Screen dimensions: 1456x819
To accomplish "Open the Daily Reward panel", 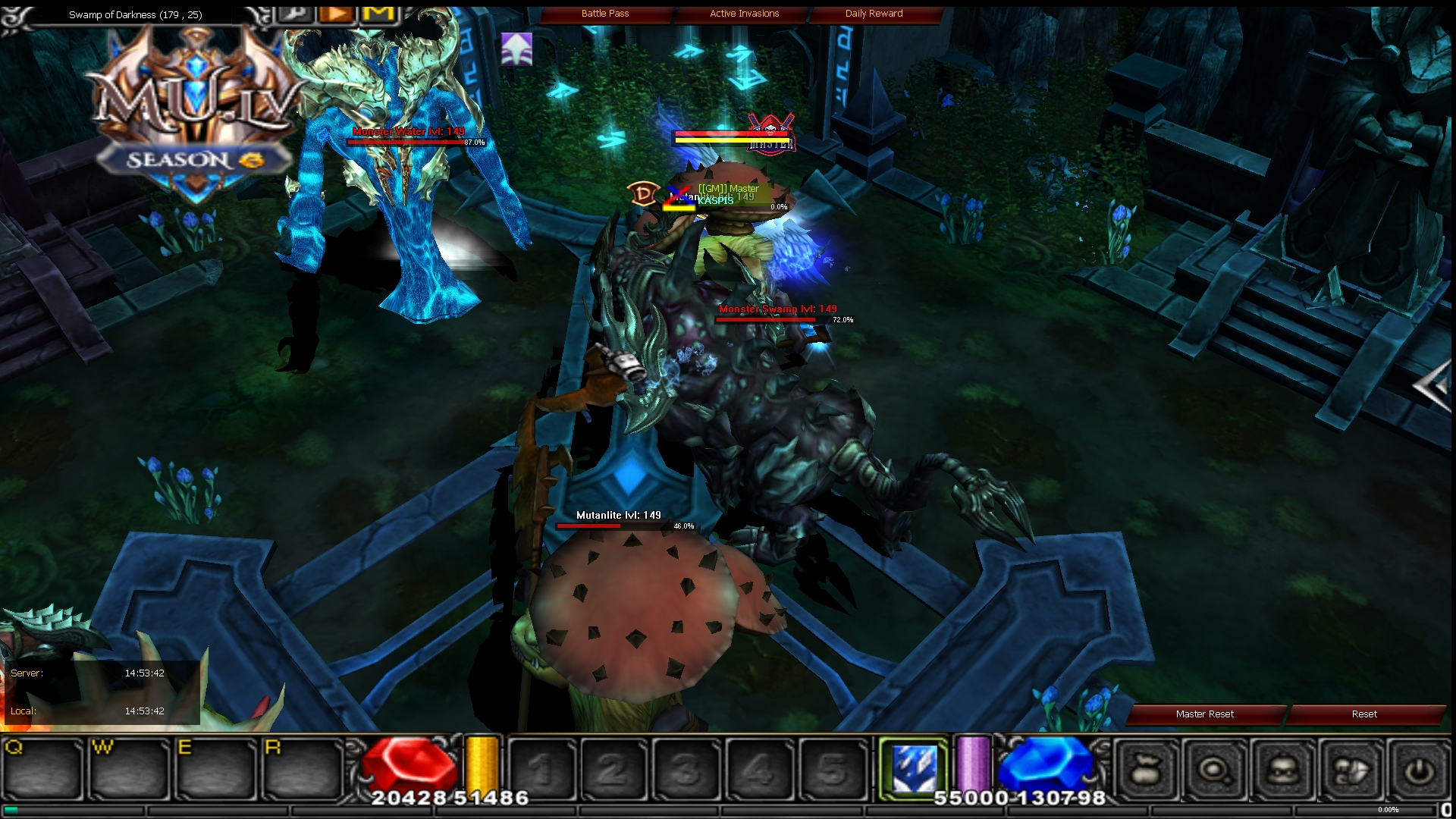I will 874,13.
